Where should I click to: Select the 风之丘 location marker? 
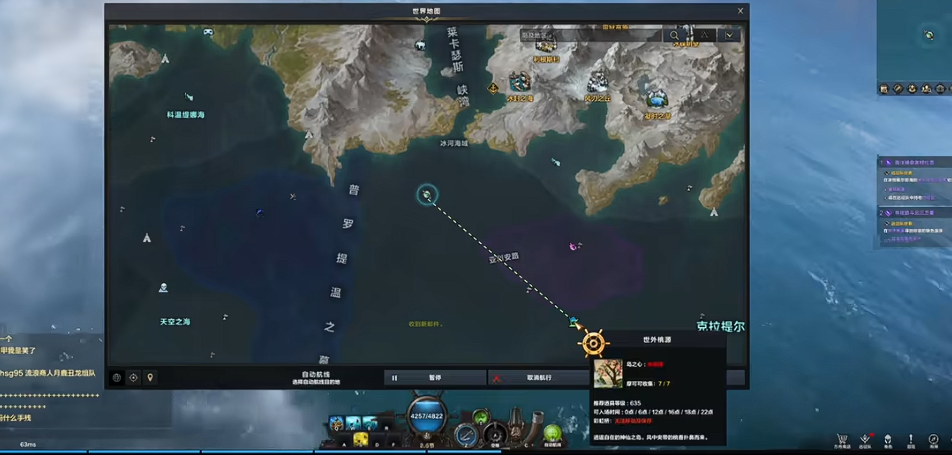(598, 82)
